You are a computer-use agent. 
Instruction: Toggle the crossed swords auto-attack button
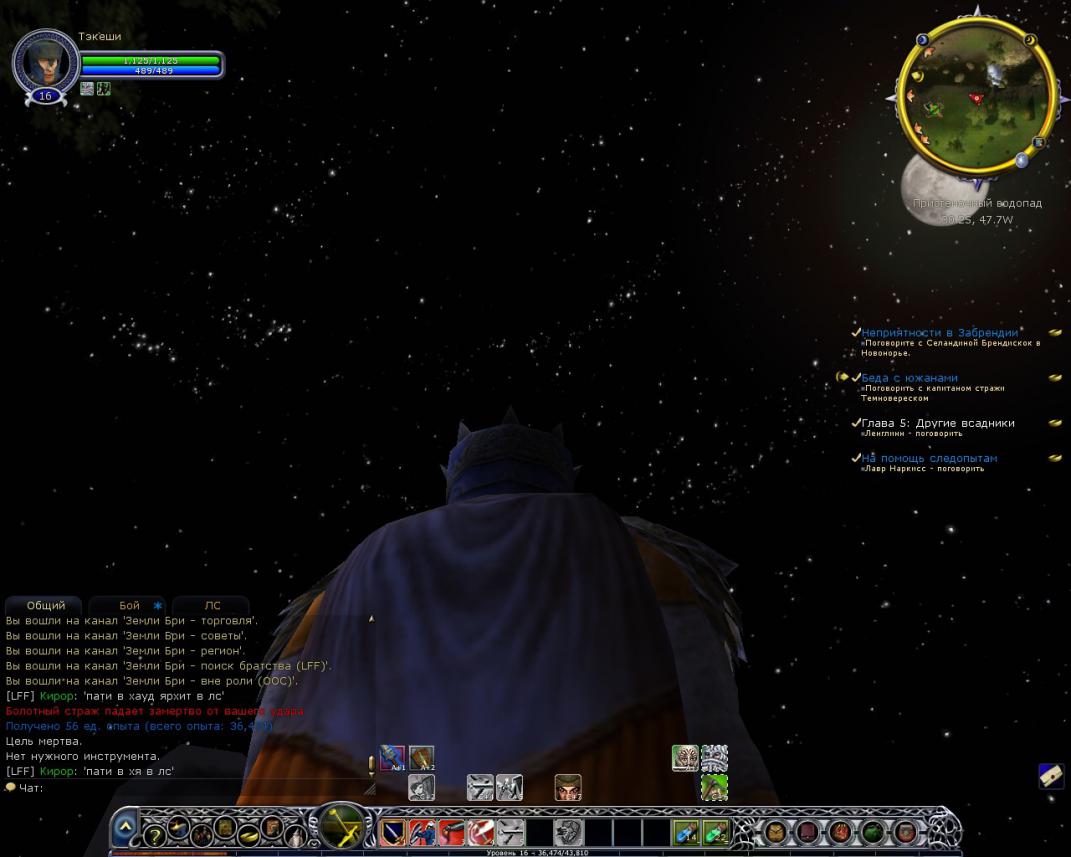pyautogui.click(x=342, y=828)
